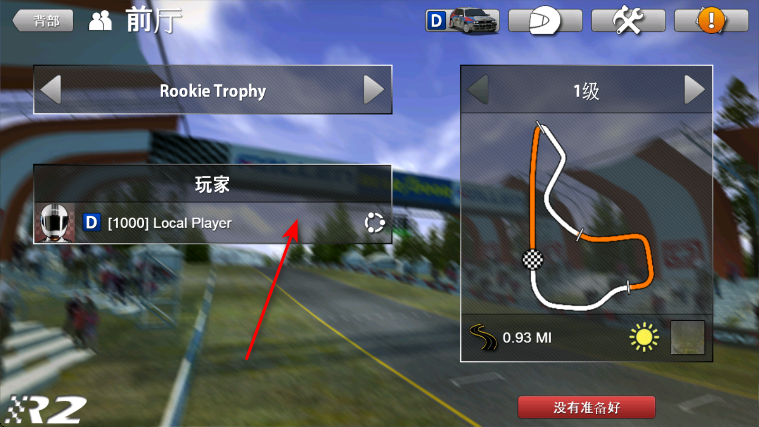The image size is (759, 427).
Task: Switch to the next track level
Action: (695, 90)
